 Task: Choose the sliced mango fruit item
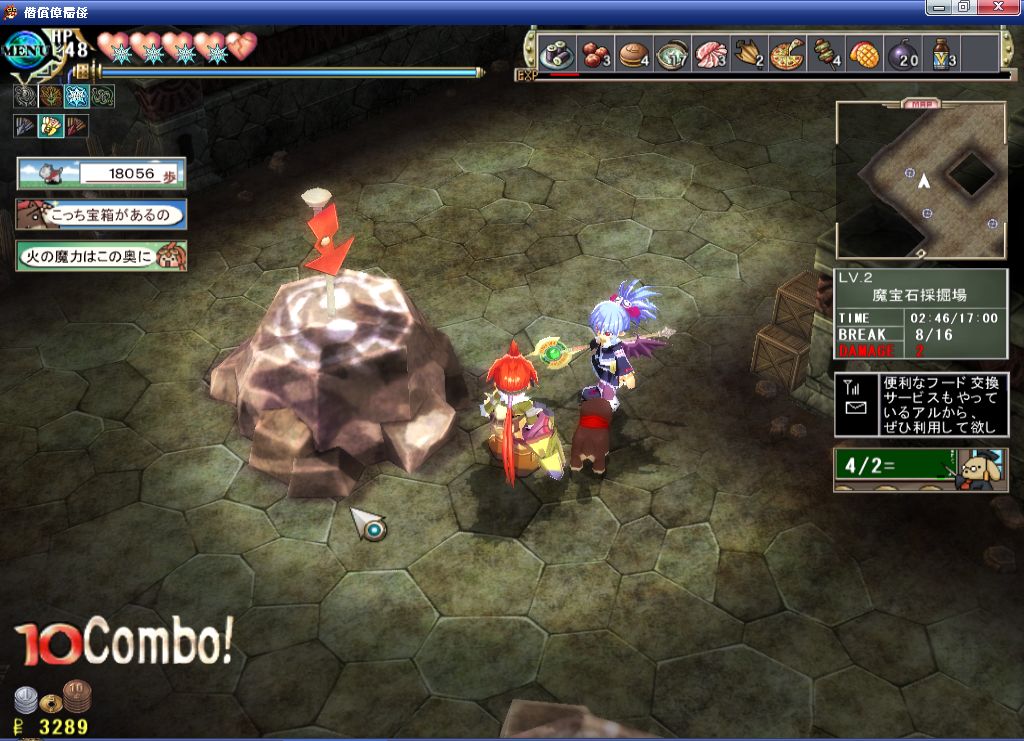(865, 54)
